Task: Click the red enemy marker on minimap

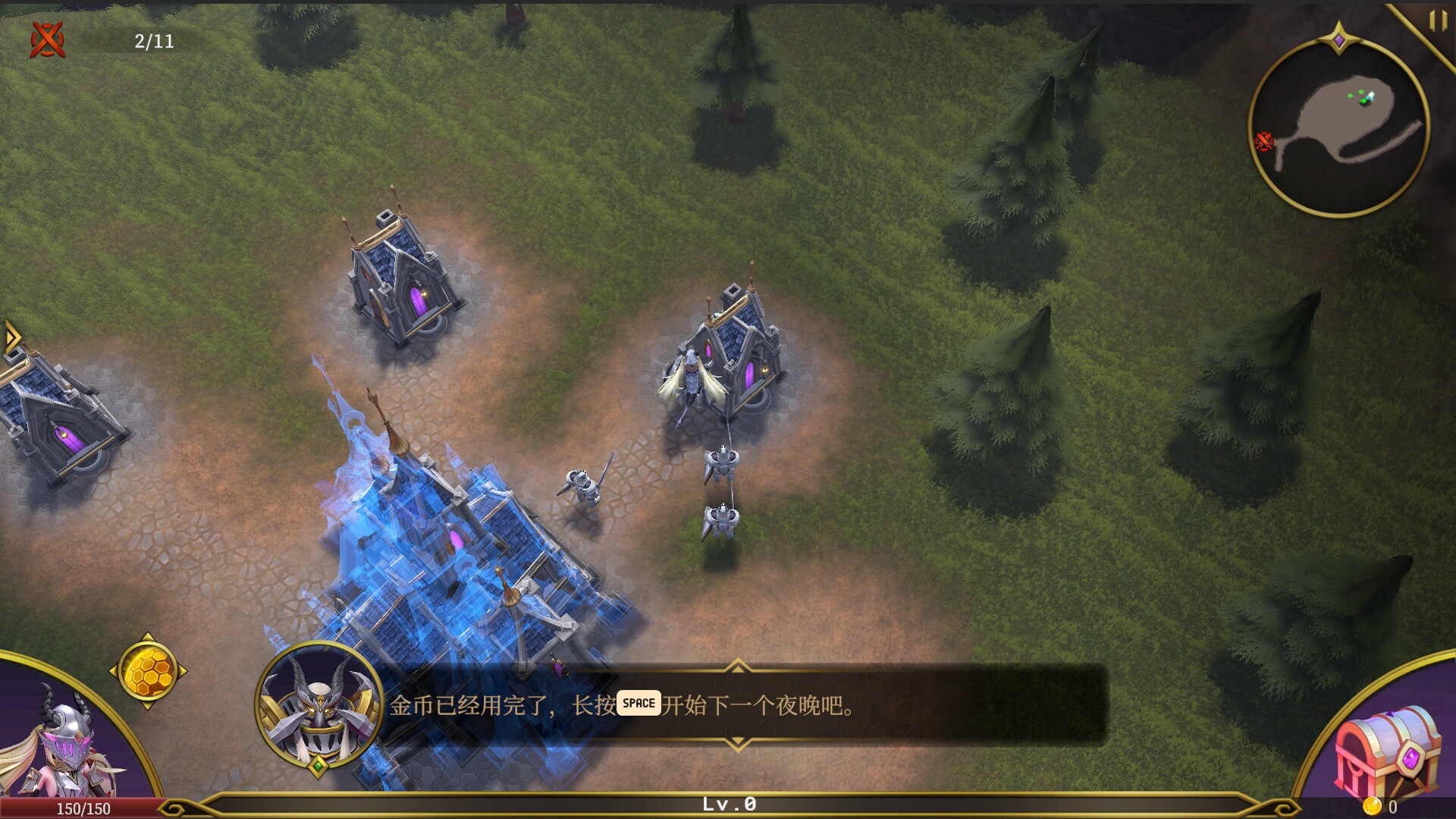Action: point(1263,141)
